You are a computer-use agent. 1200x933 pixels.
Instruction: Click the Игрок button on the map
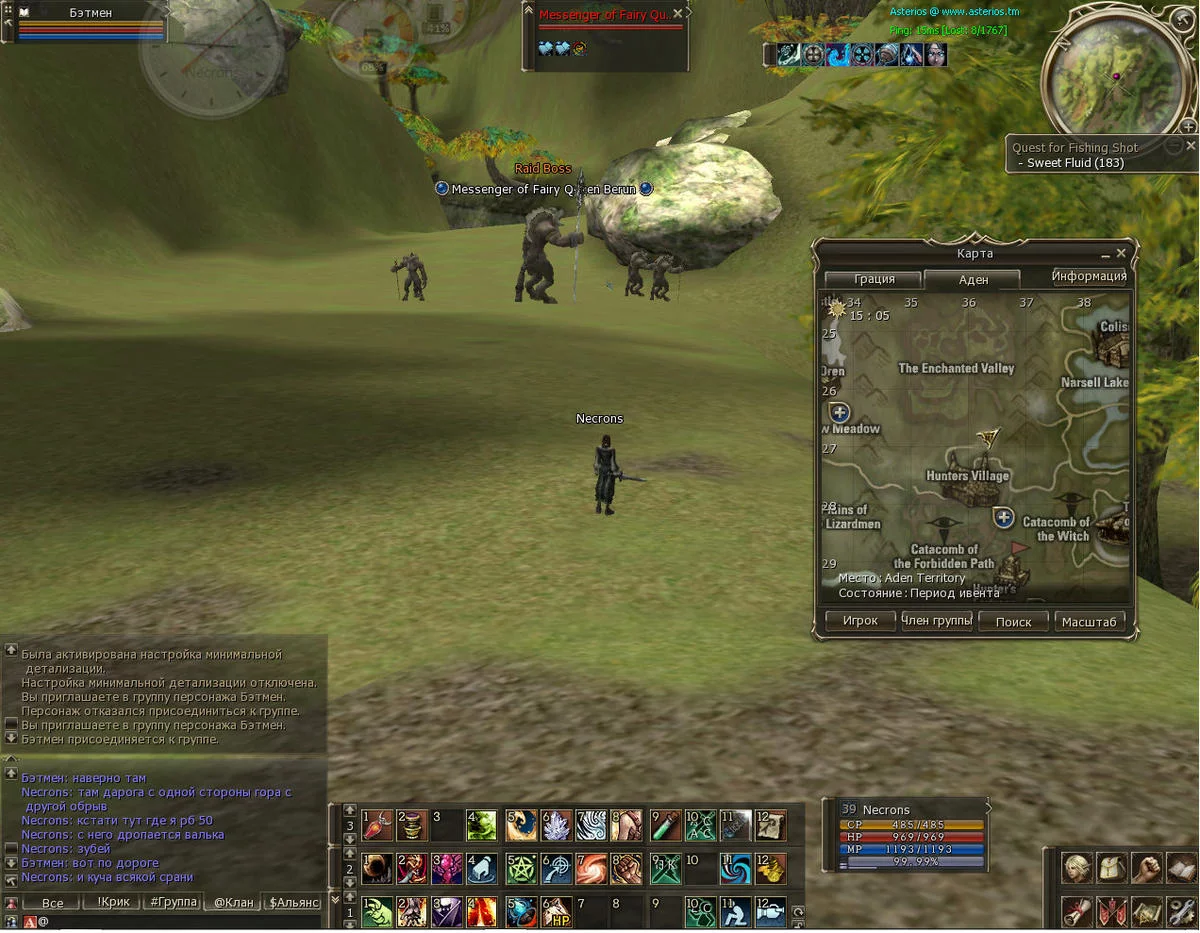tap(860, 621)
